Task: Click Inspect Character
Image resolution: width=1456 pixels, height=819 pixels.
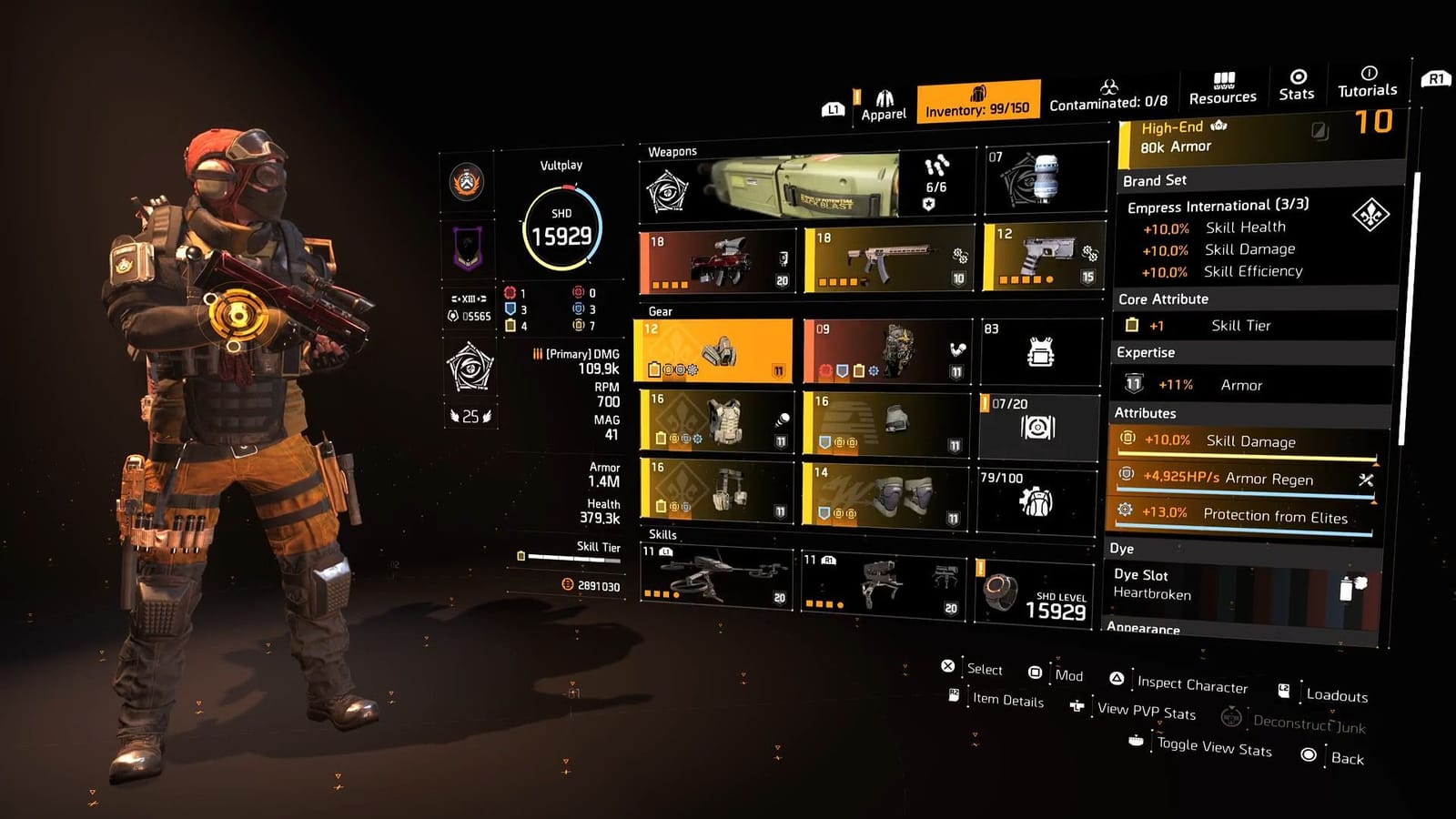Action: click(x=1192, y=684)
